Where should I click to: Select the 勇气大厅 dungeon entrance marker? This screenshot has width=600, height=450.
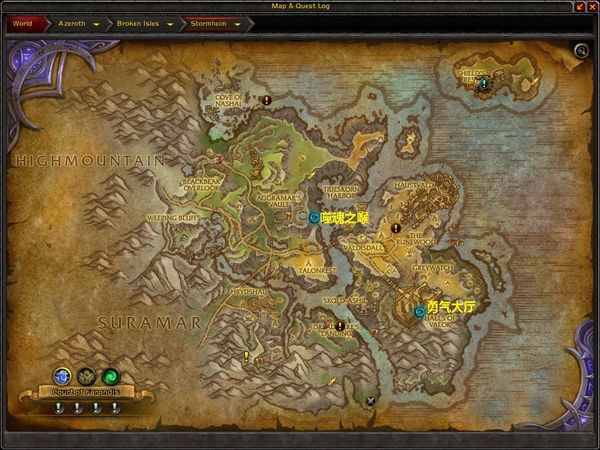(x=419, y=311)
